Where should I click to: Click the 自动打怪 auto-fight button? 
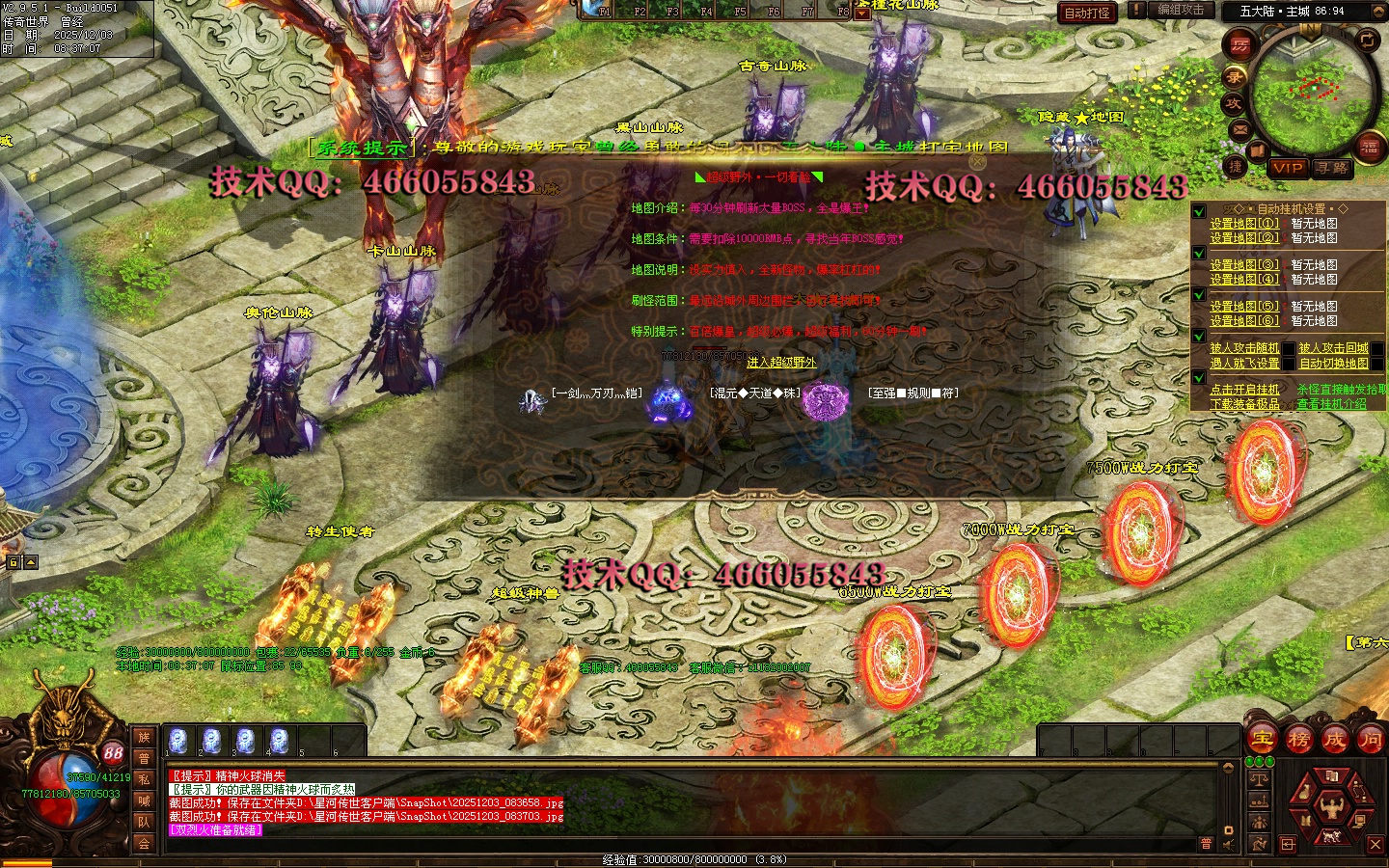click(x=1087, y=13)
